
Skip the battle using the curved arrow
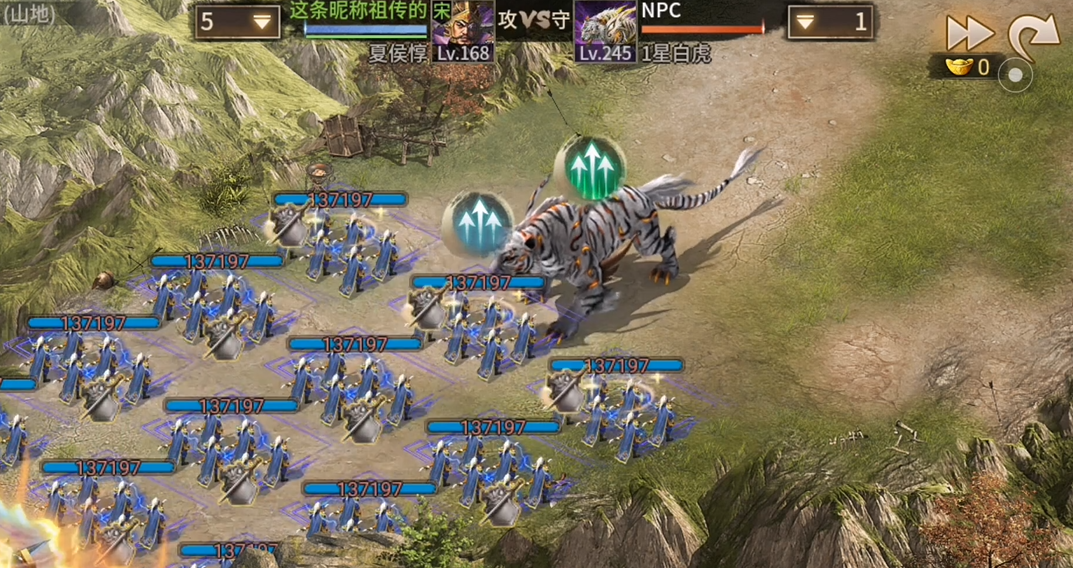(x=1032, y=37)
